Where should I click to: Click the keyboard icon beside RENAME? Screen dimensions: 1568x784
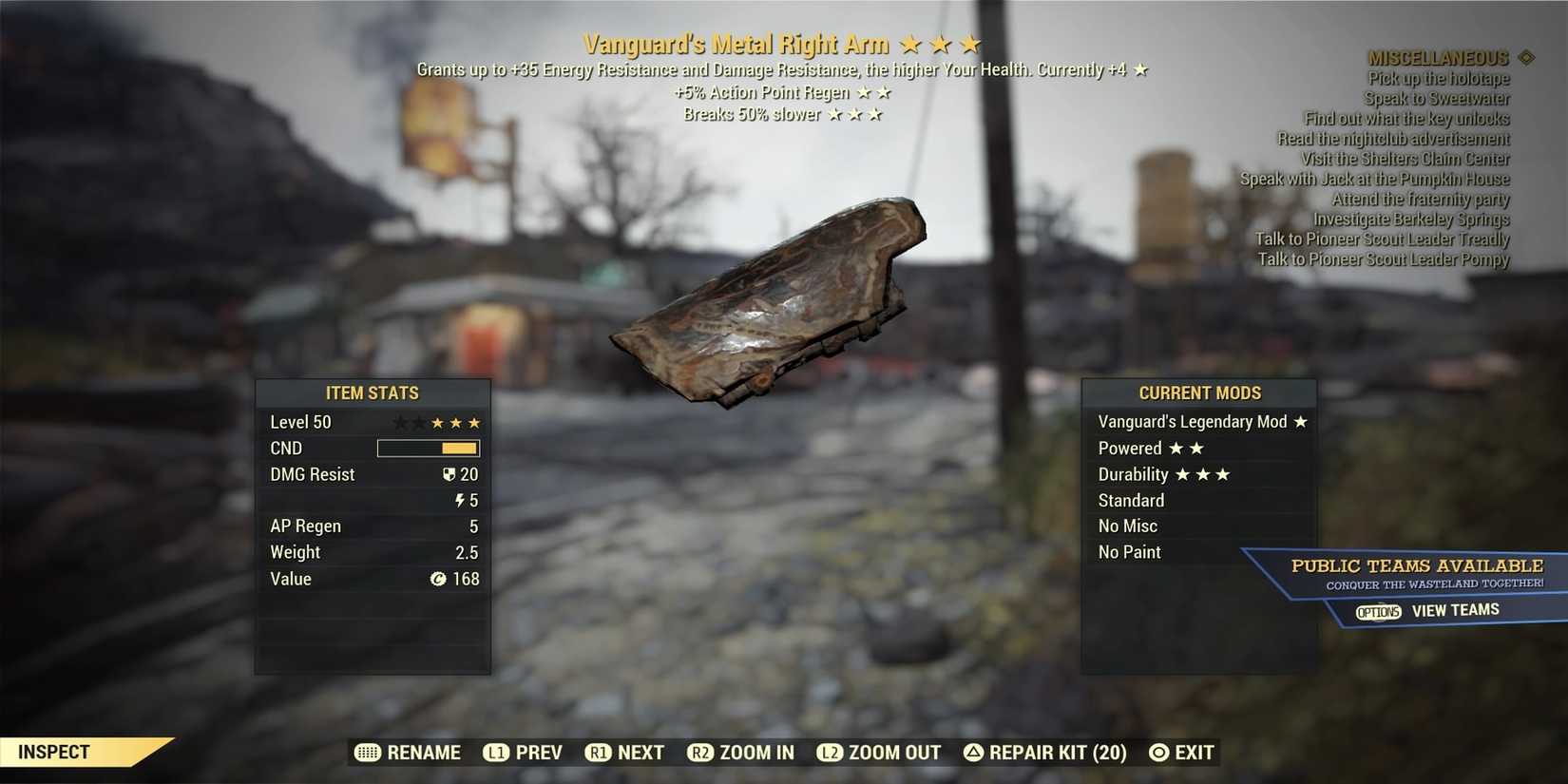(x=367, y=753)
